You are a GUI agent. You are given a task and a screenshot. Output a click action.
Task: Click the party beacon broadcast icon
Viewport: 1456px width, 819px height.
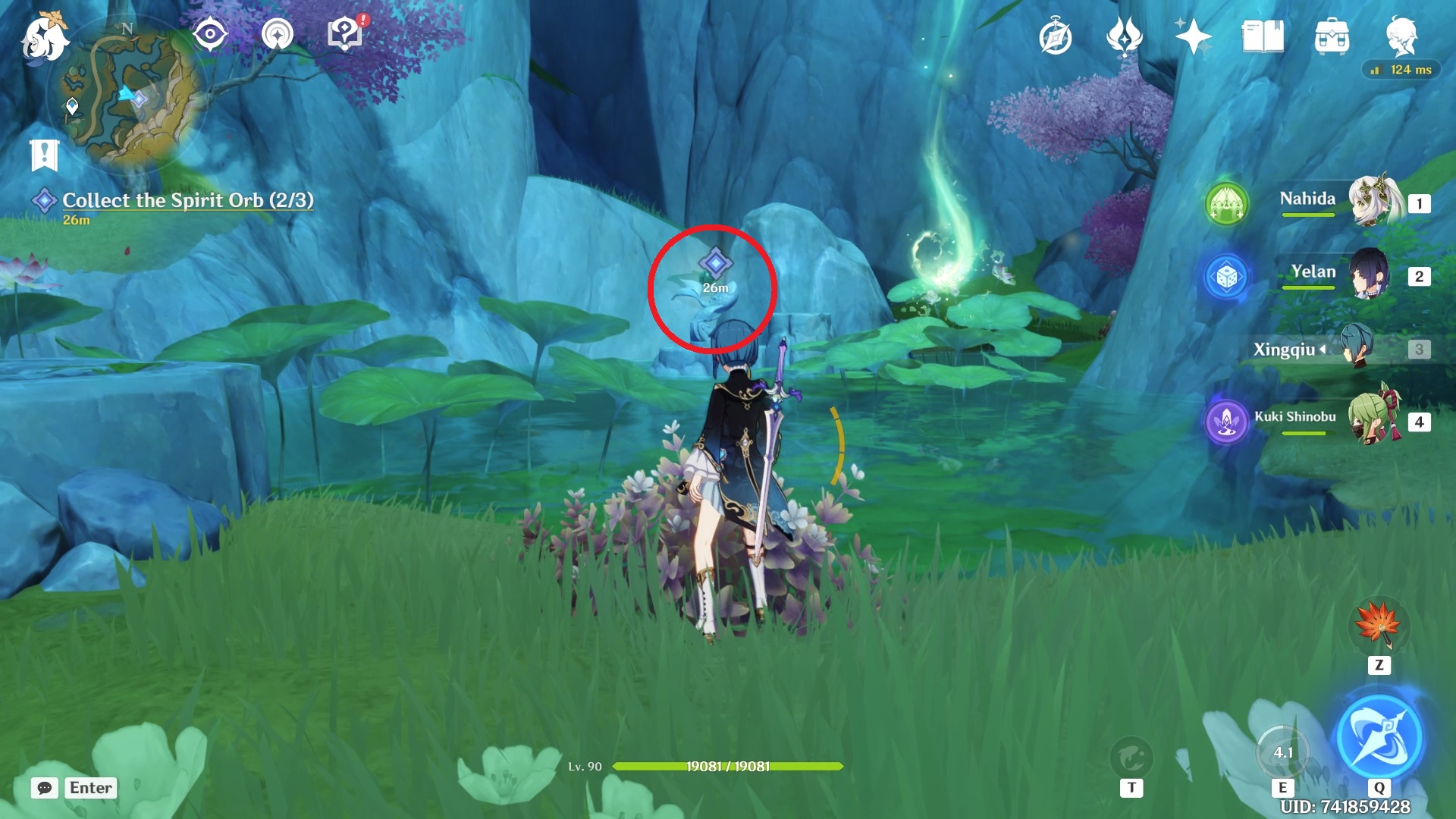278,33
